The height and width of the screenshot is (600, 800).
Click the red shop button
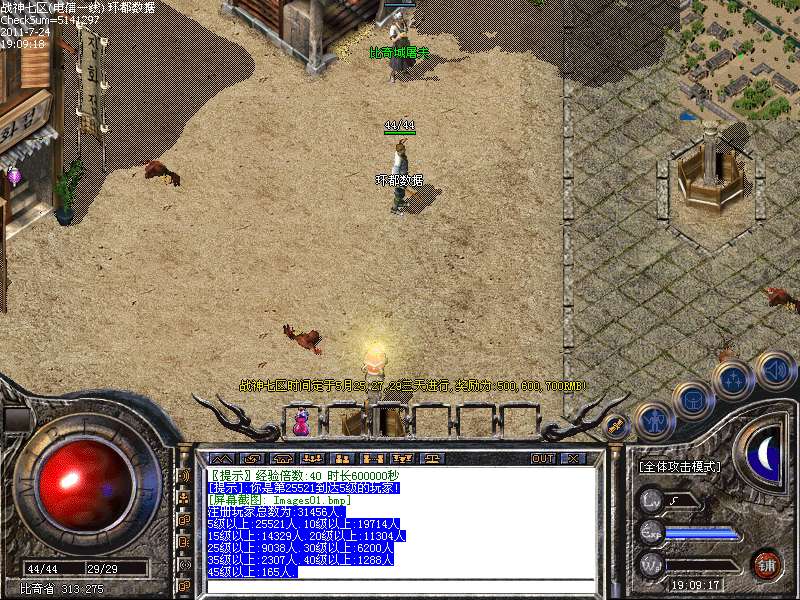767,563
